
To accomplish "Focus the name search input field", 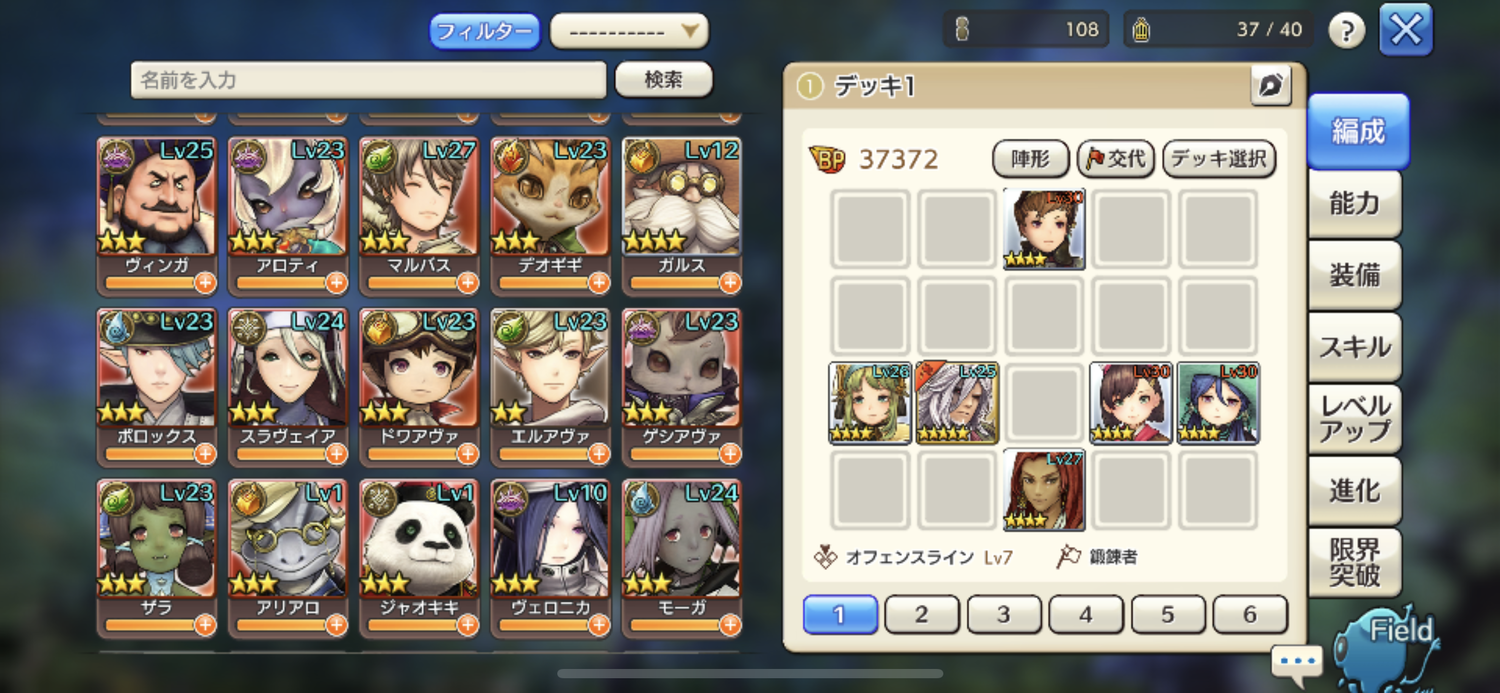I will tap(368, 80).
